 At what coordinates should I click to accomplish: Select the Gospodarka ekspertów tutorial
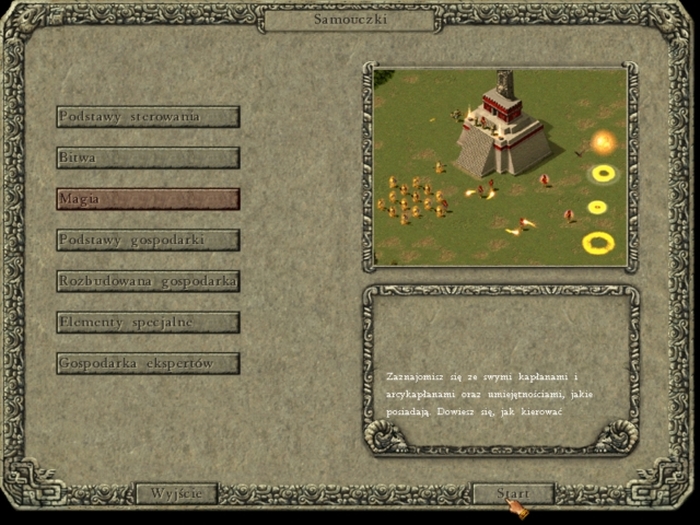(x=148, y=363)
